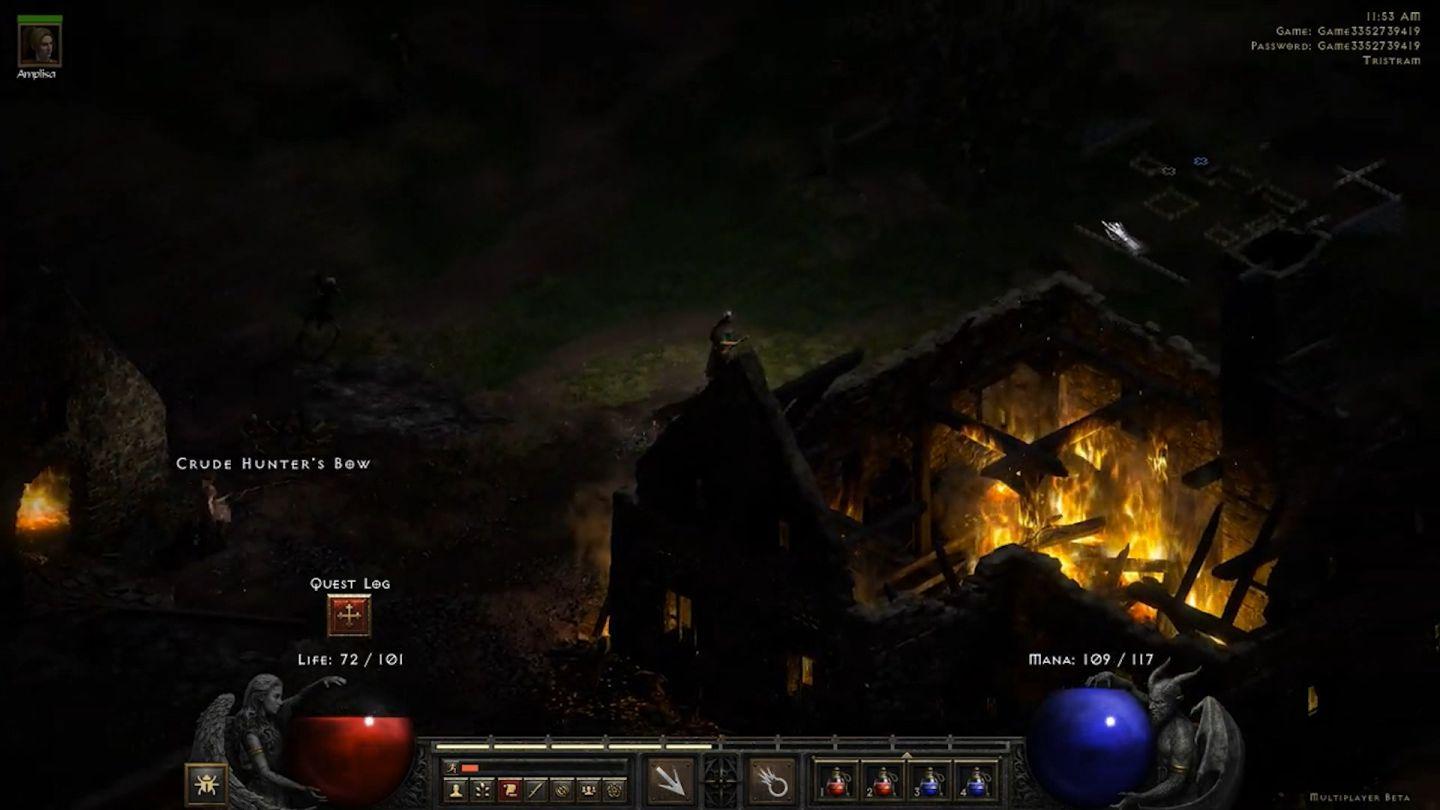The height and width of the screenshot is (810, 1440).
Task: Open the character sheet bust button
Action: (x=456, y=790)
